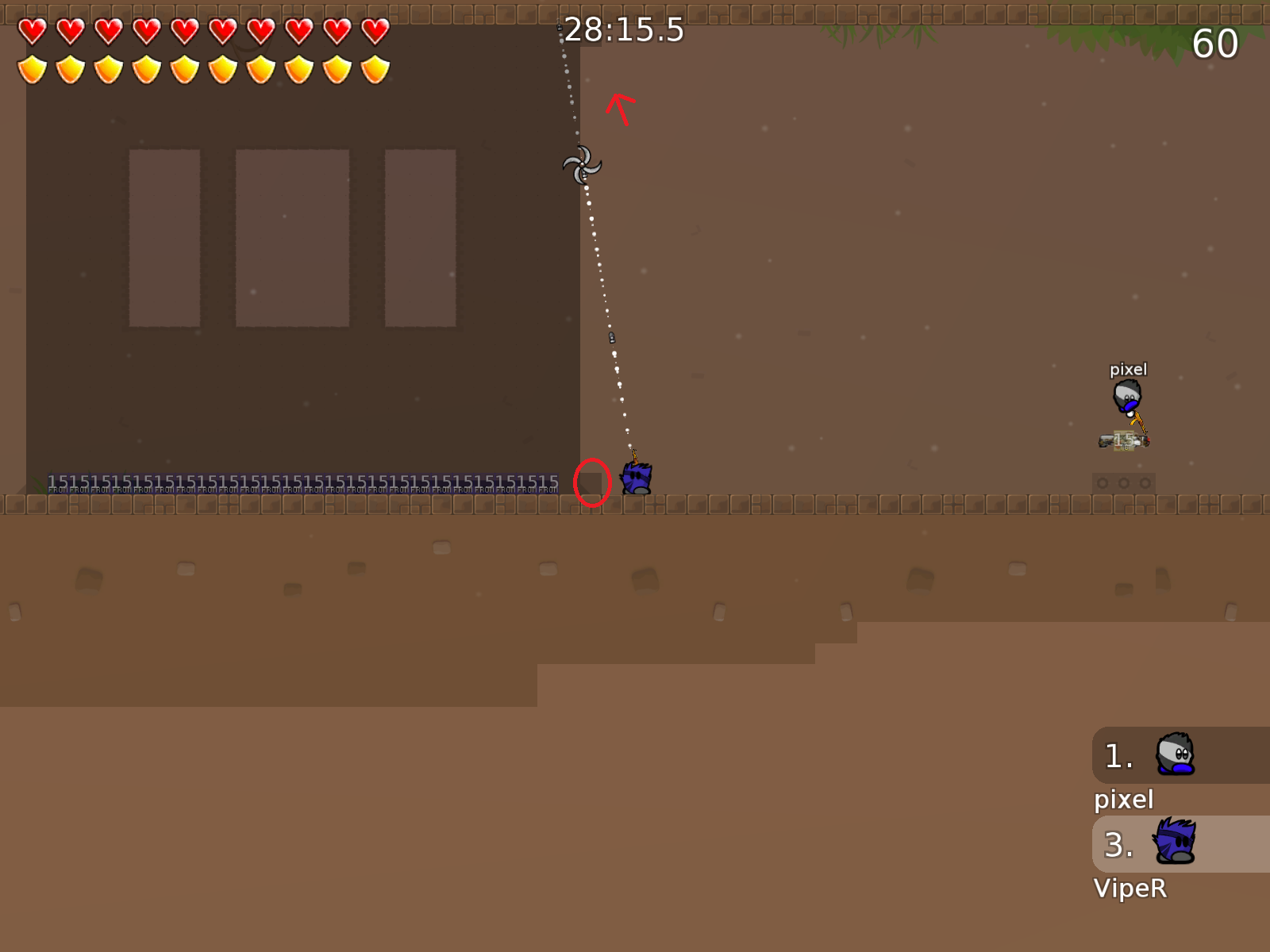Click inside the red circle annotation
Image resolution: width=1270 pixels, height=952 pixels.
pos(591,482)
